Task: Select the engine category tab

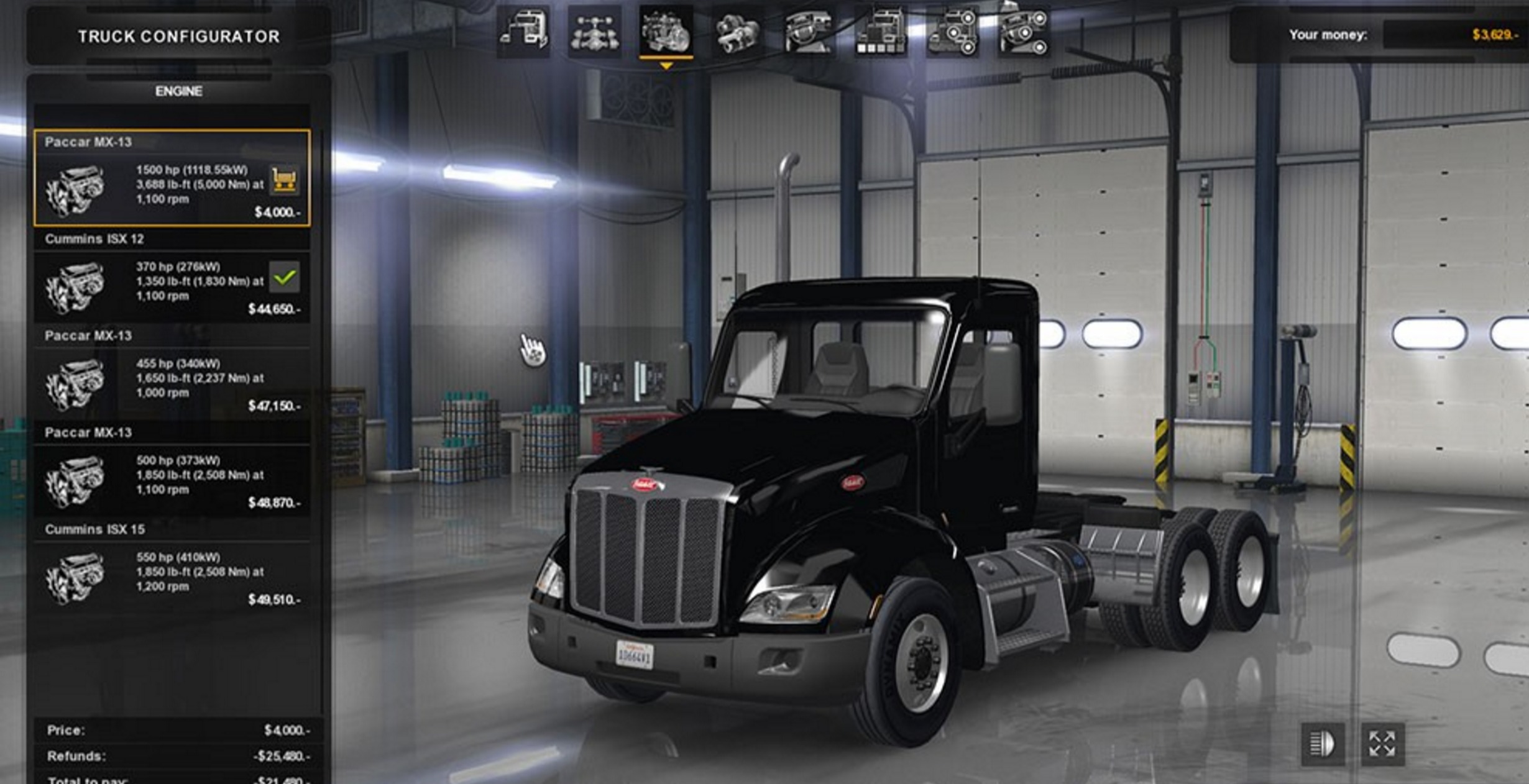Action: [x=666, y=32]
